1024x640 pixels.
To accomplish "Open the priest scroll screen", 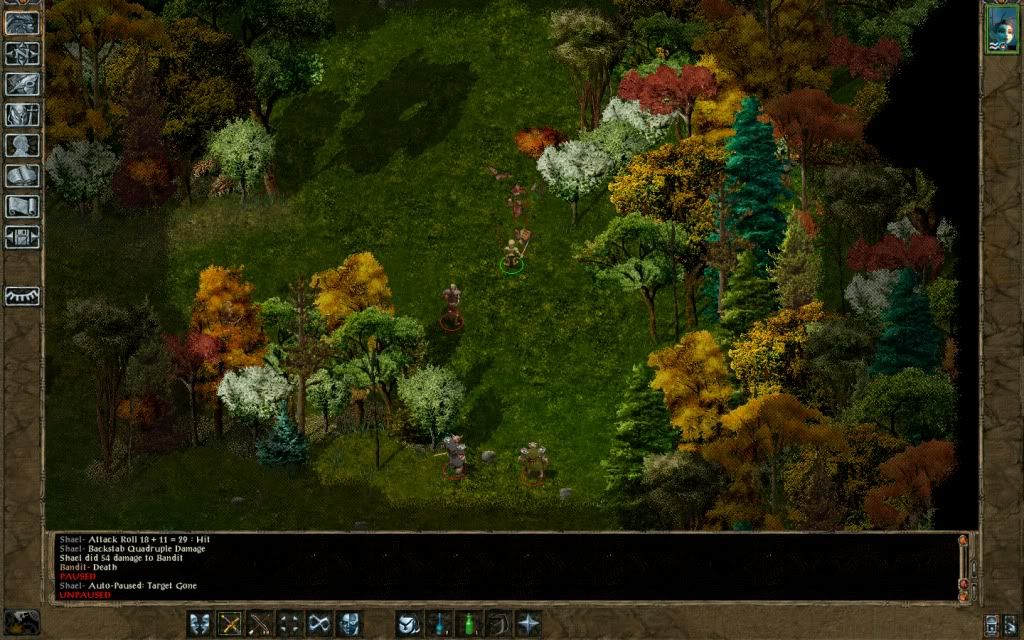I will (22, 206).
